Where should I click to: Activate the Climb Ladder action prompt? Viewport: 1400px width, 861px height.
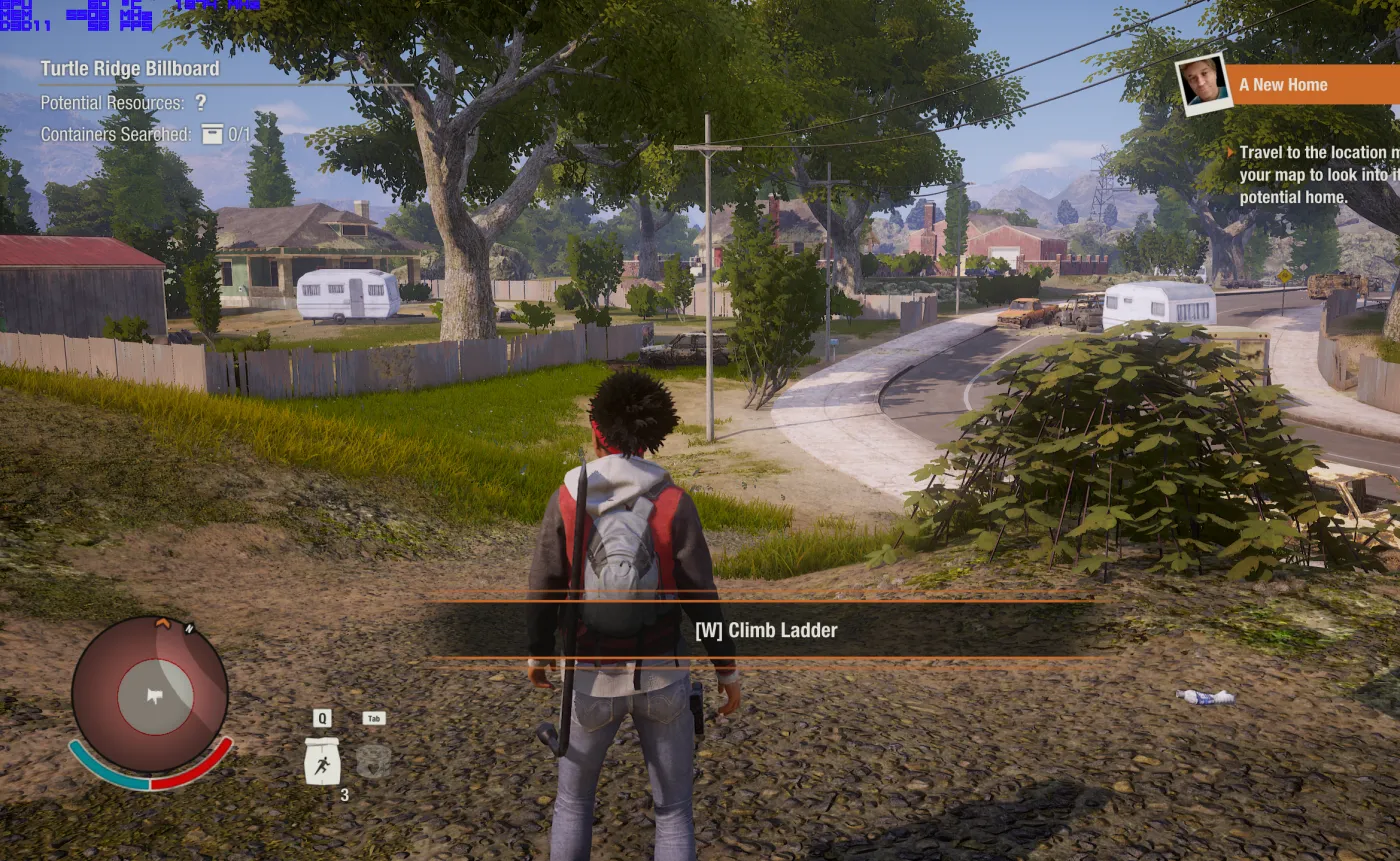pyautogui.click(x=766, y=630)
